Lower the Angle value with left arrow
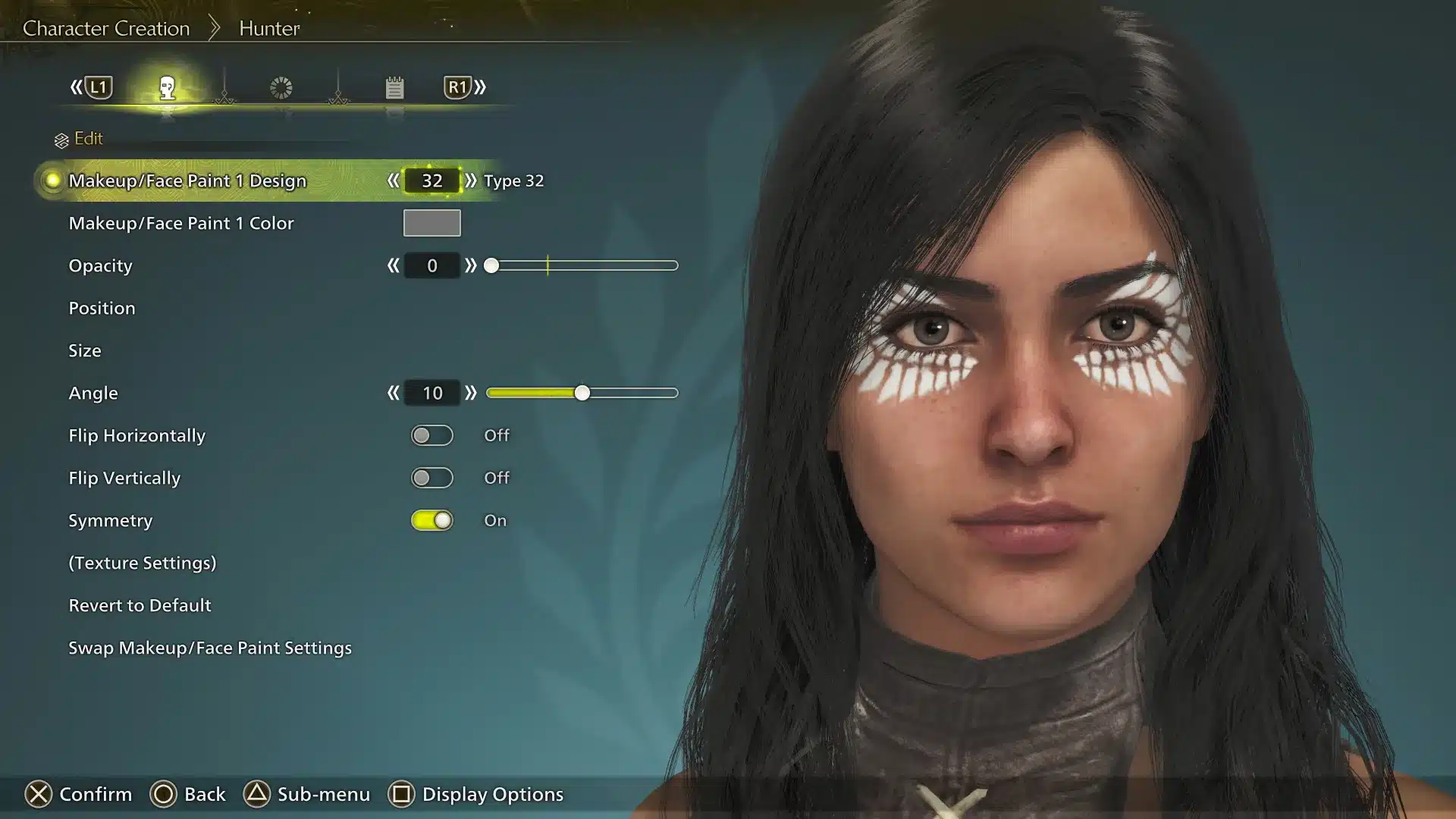This screenshot has height=819, width=1456. click(x=393, y=393)
